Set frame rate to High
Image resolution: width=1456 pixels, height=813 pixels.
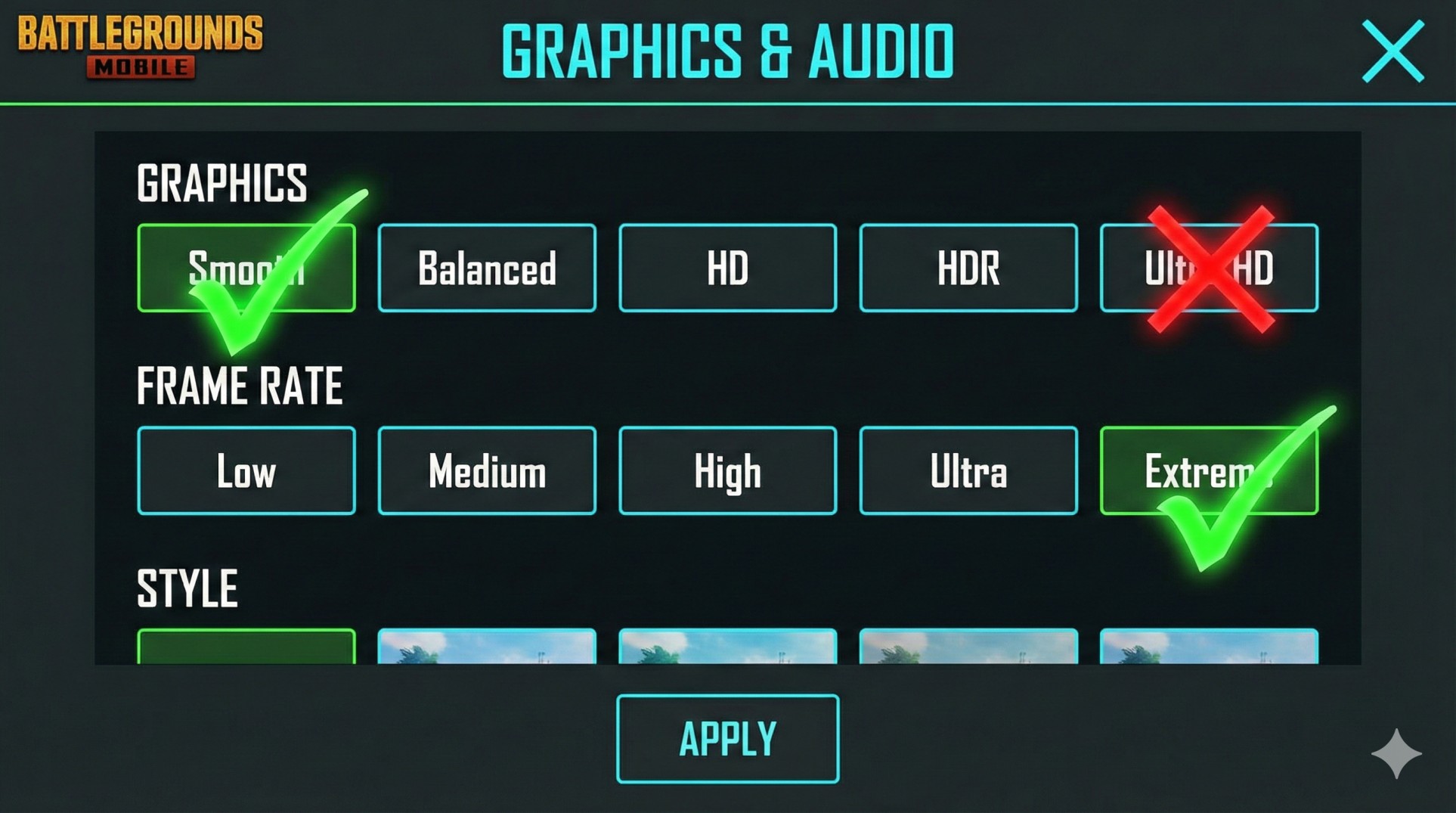click(727, 470)
